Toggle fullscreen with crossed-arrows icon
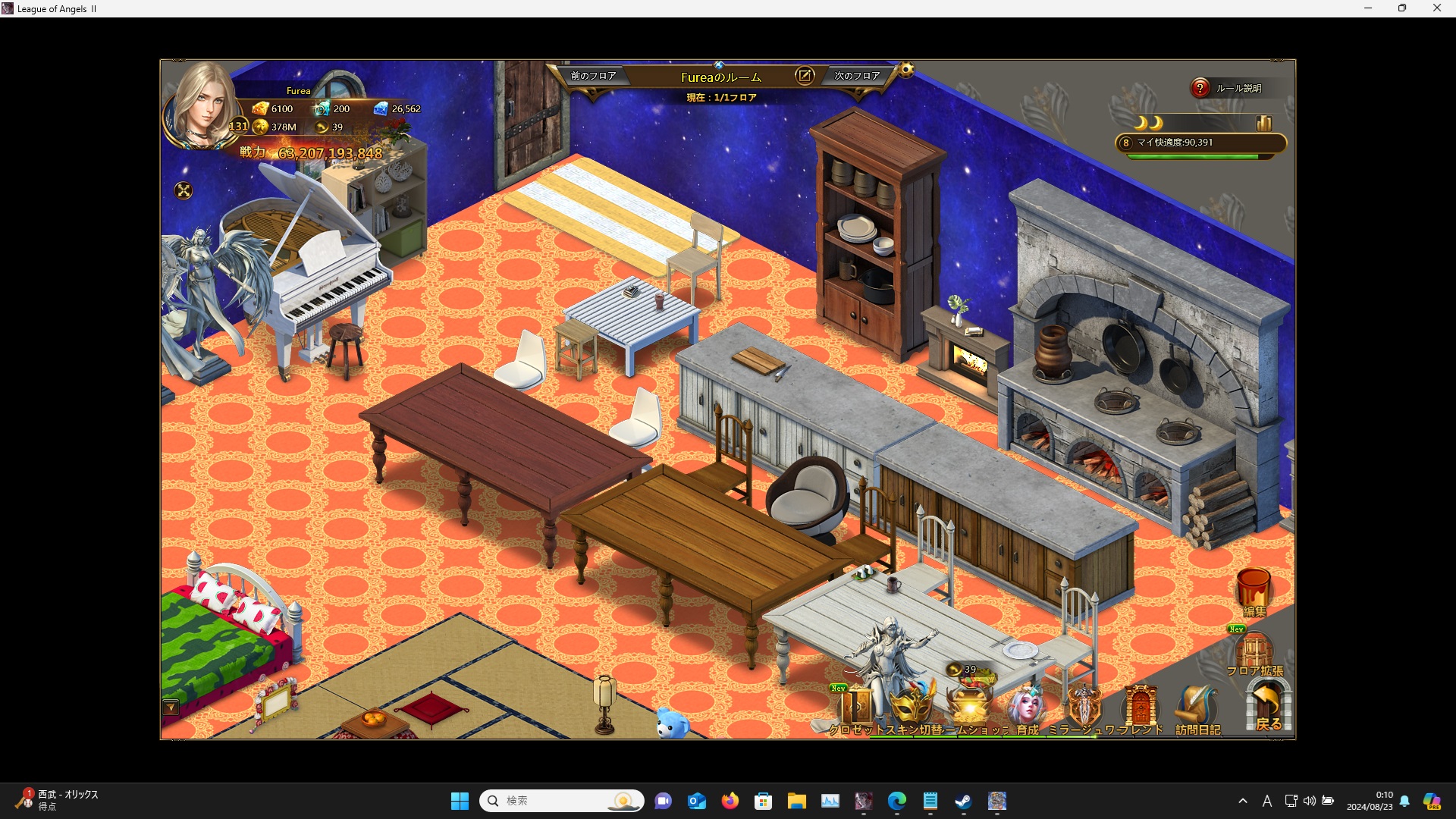Image resolution: width=1456 pixels, height=819 pixels. tap(184, 190)
